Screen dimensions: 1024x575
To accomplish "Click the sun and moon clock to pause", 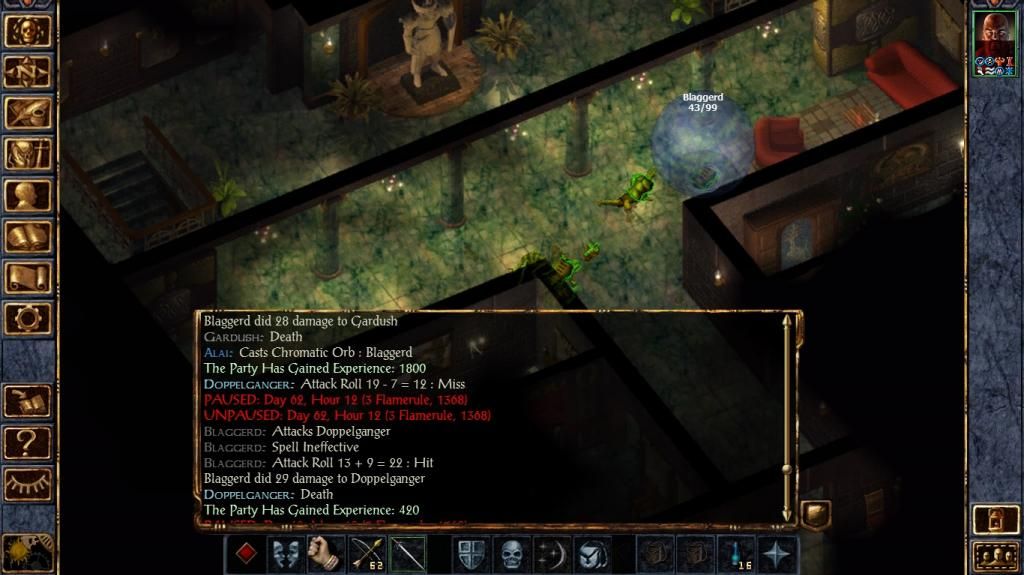I will coord(27,551).
